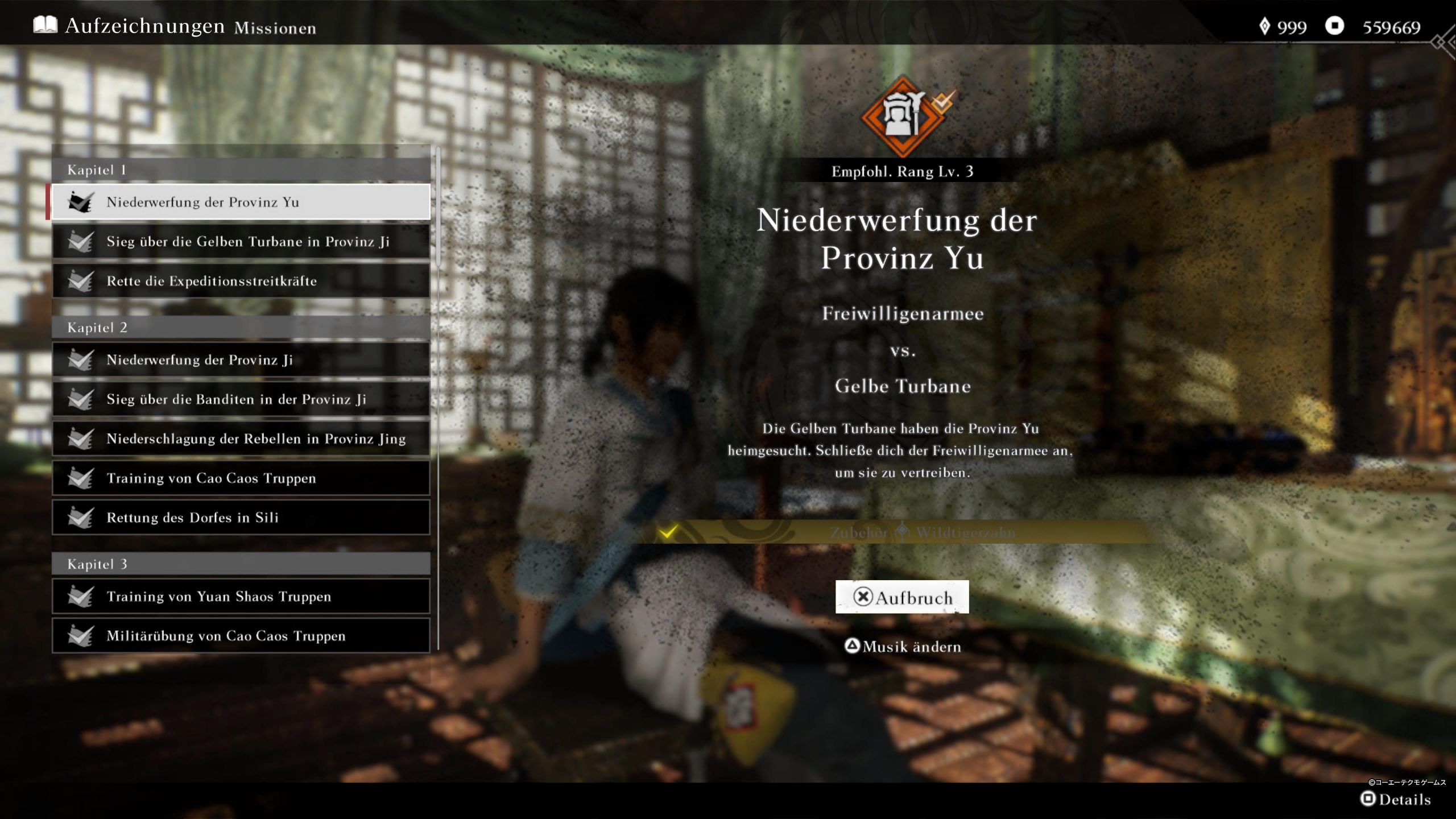Choose Sieg über die Gelben Turbane mission
The width and height of the screenshot is (1456, 819).
(x=241, y=242)
